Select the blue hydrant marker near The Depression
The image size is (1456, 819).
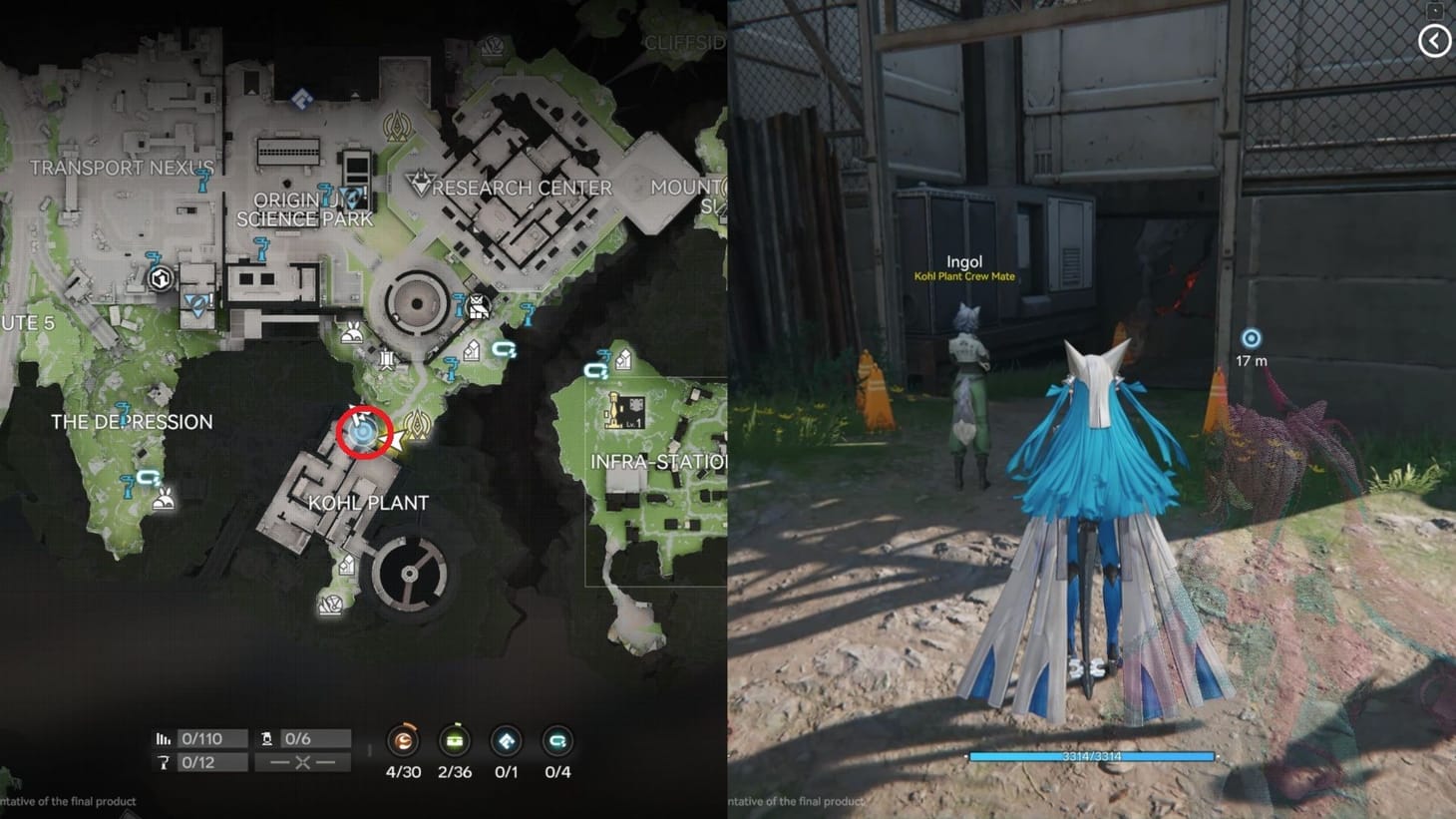tap(128, 486)
